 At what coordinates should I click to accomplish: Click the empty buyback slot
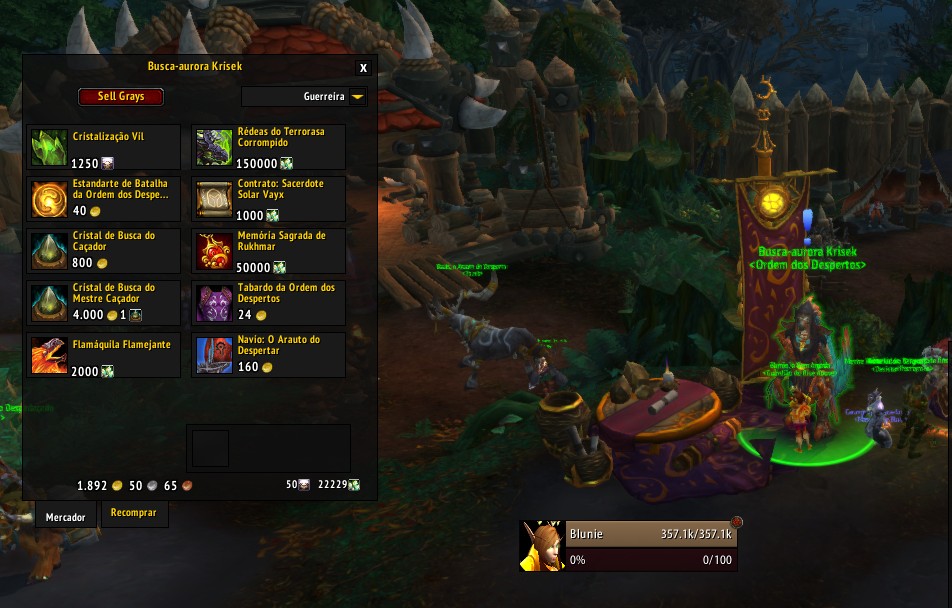[210, 448]
